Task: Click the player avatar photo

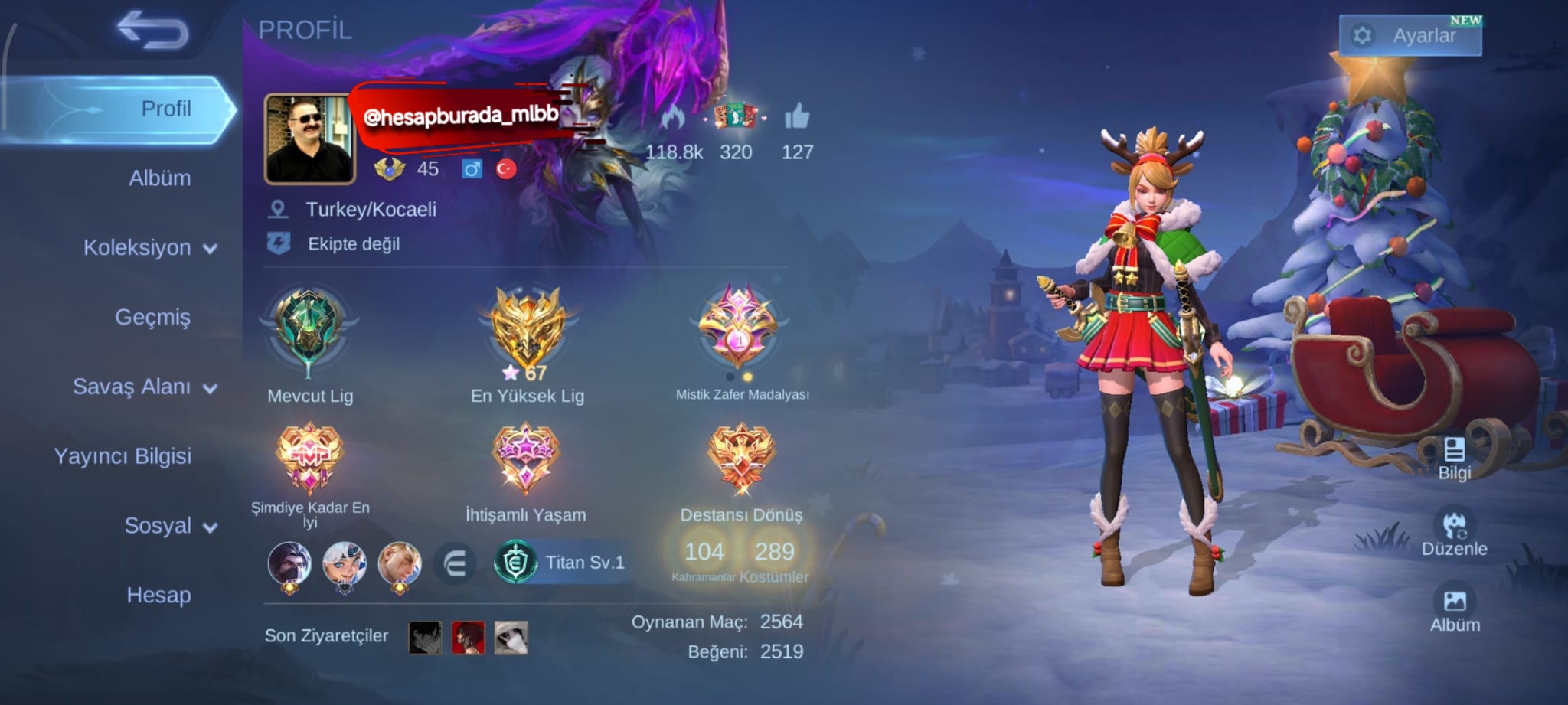Action: (309, 139)
